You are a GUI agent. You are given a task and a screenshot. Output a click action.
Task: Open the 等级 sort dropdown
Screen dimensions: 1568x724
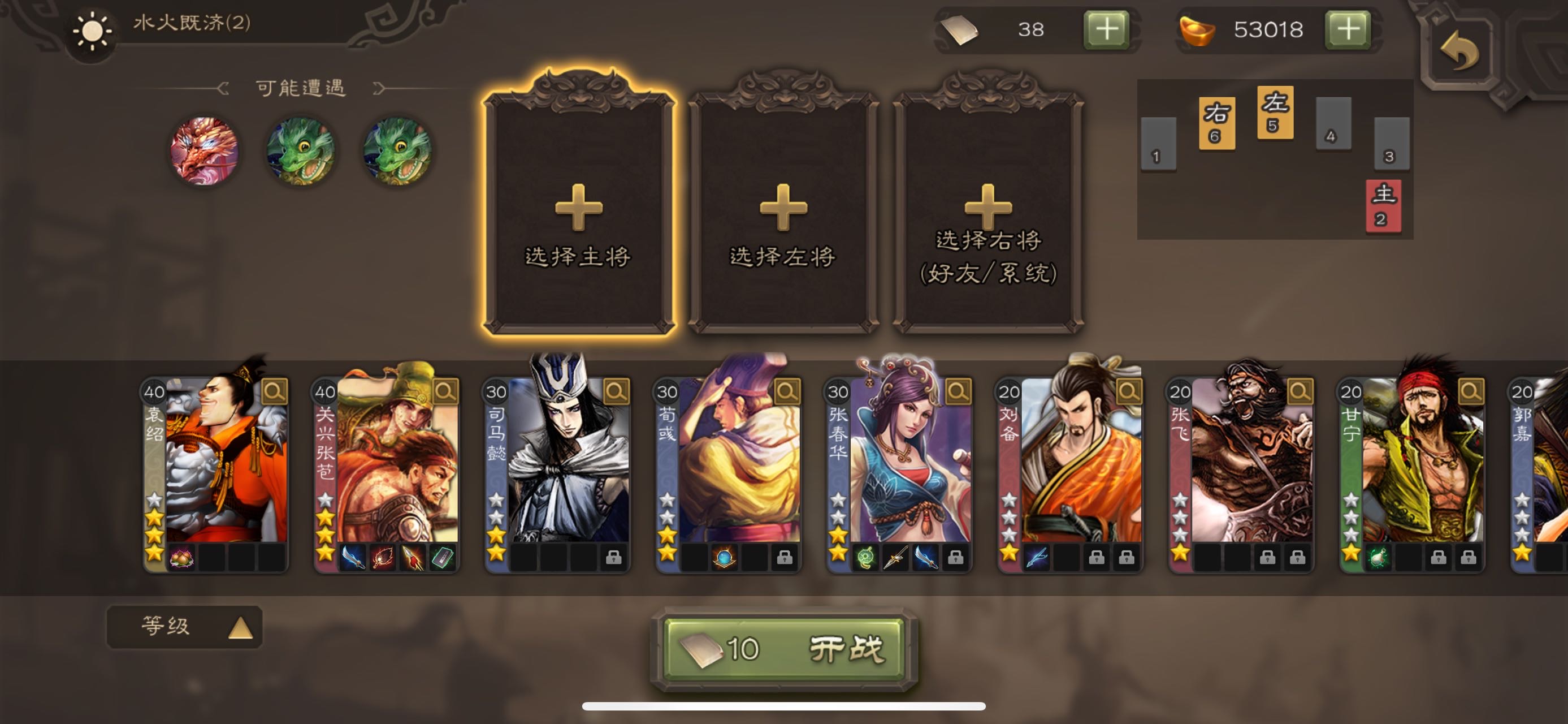coord(184,626)
